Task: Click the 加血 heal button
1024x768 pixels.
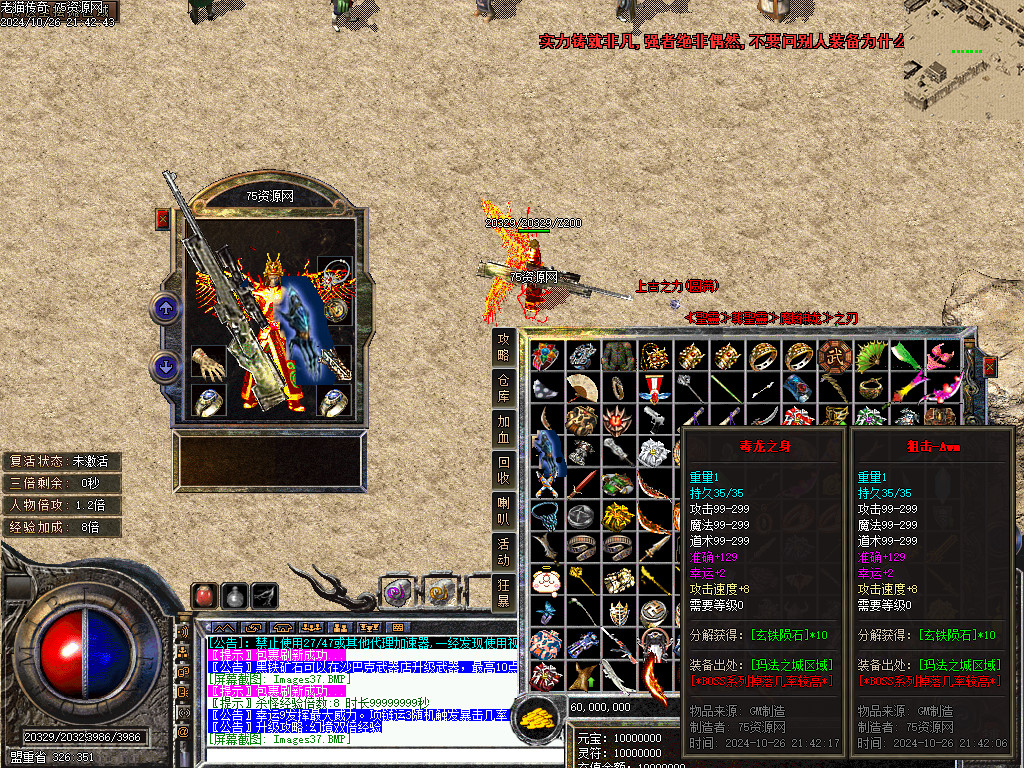Action: pyautogui.click(x=505, y=428)
